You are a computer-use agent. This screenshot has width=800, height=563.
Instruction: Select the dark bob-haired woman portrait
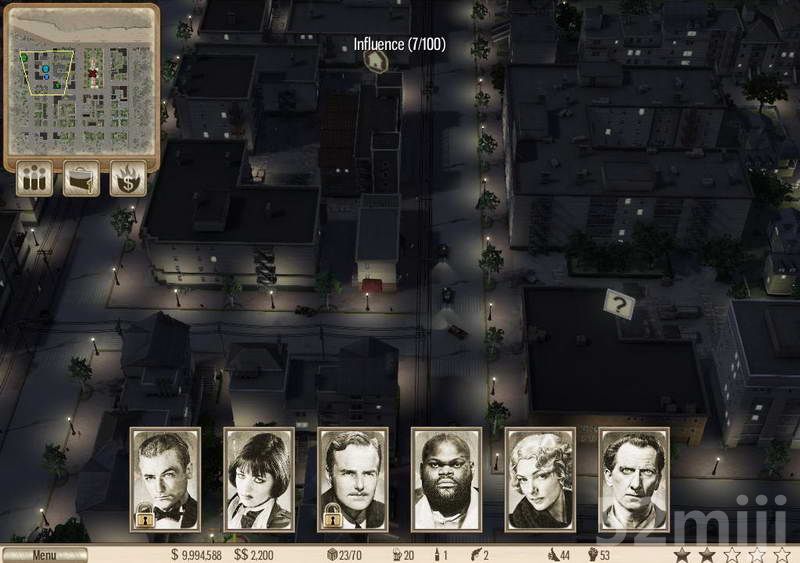pyautogui.click(x=259, y=479)
